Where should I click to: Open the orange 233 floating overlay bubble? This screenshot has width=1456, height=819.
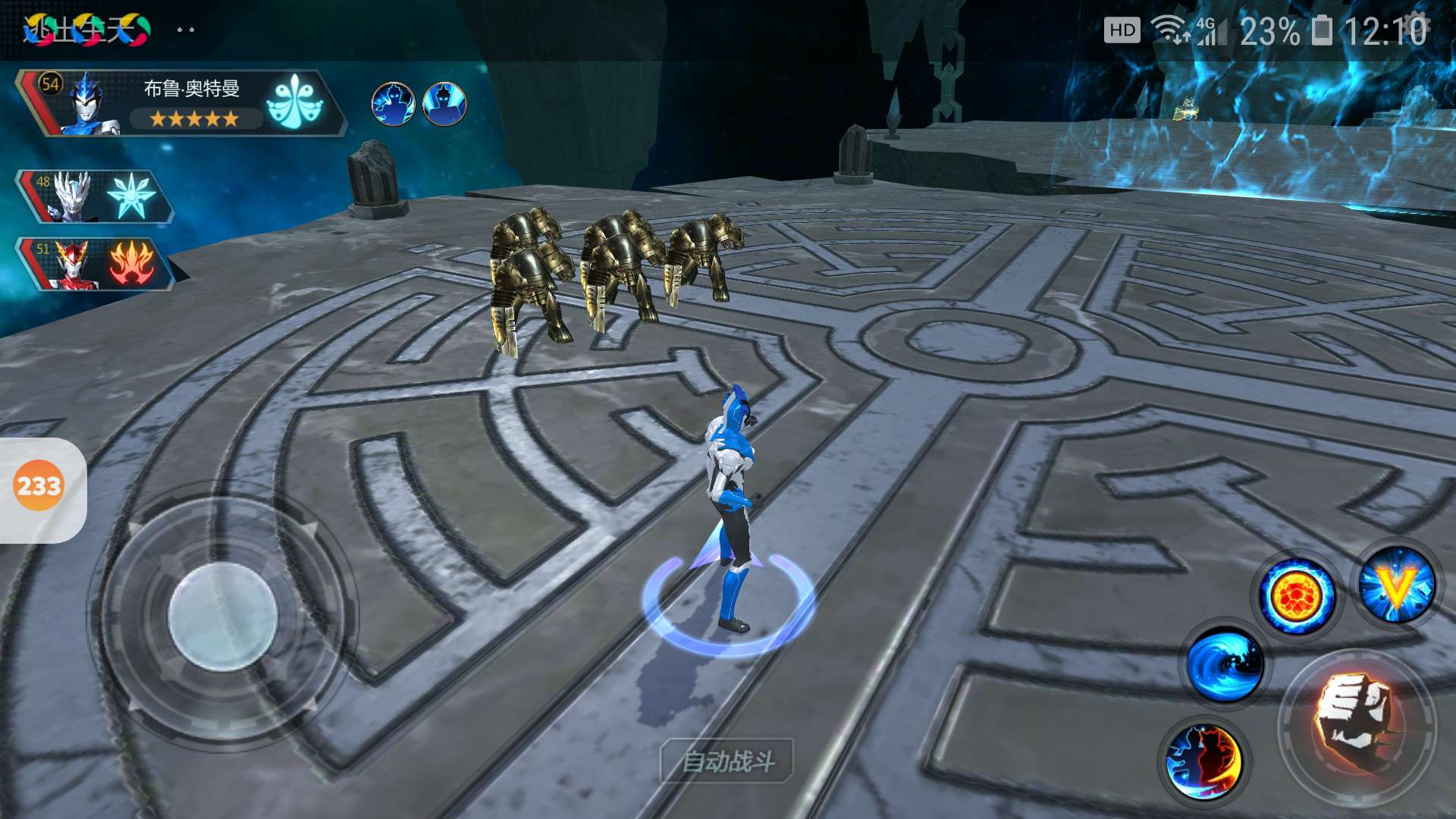39,486
